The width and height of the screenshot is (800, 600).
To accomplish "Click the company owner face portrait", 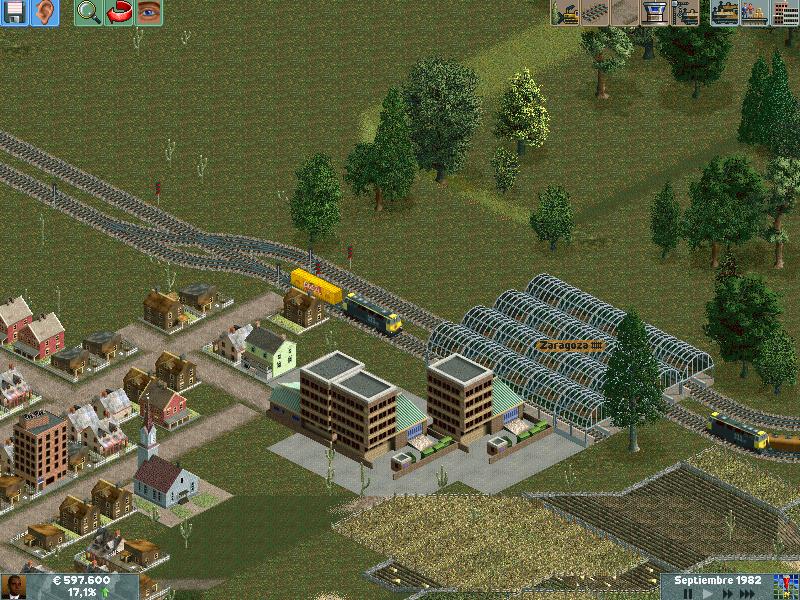I will point(14,586).
